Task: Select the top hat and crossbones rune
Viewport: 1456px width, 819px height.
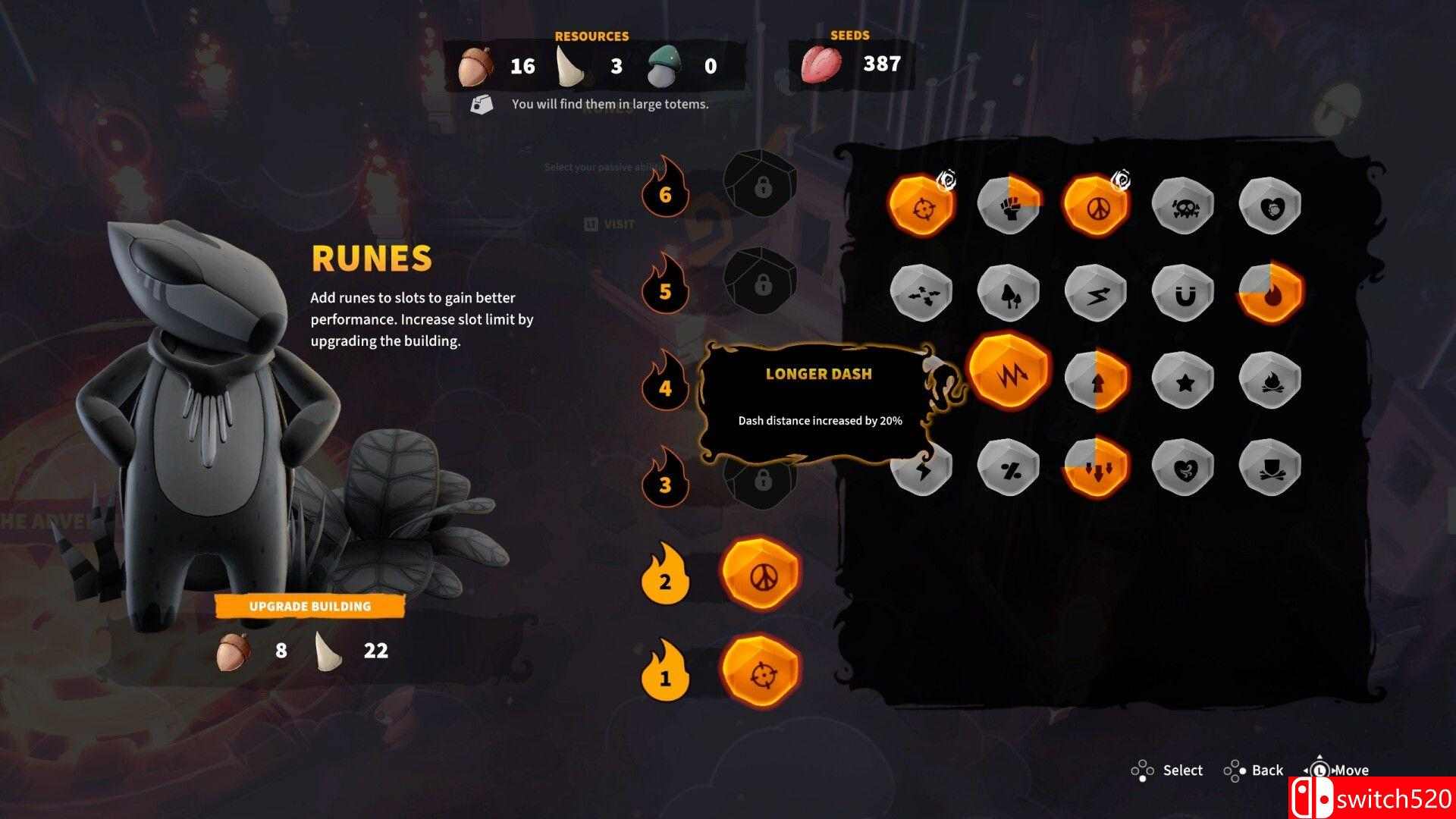Action: (1269, 468)
